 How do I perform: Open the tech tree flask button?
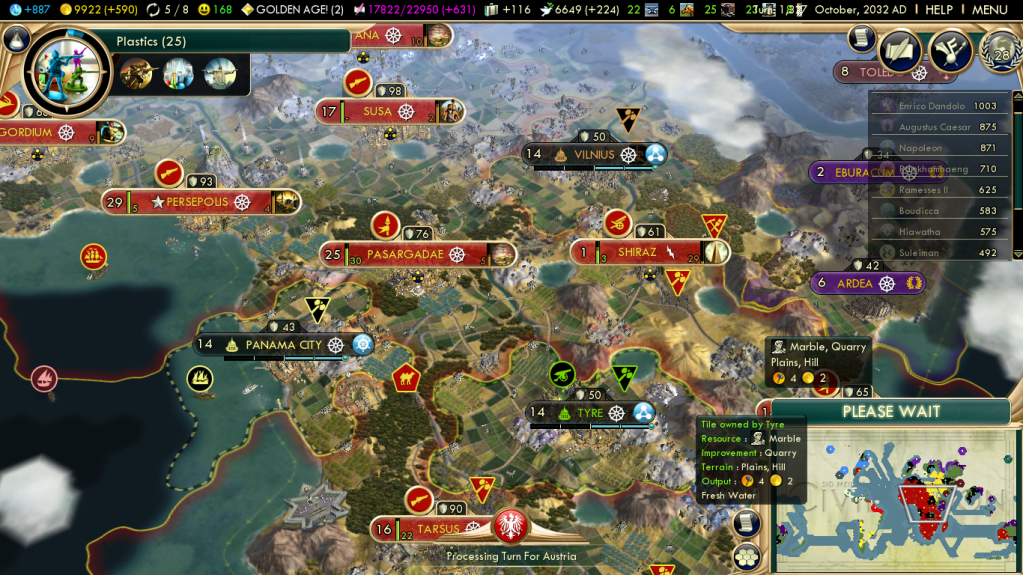(14, 39)
